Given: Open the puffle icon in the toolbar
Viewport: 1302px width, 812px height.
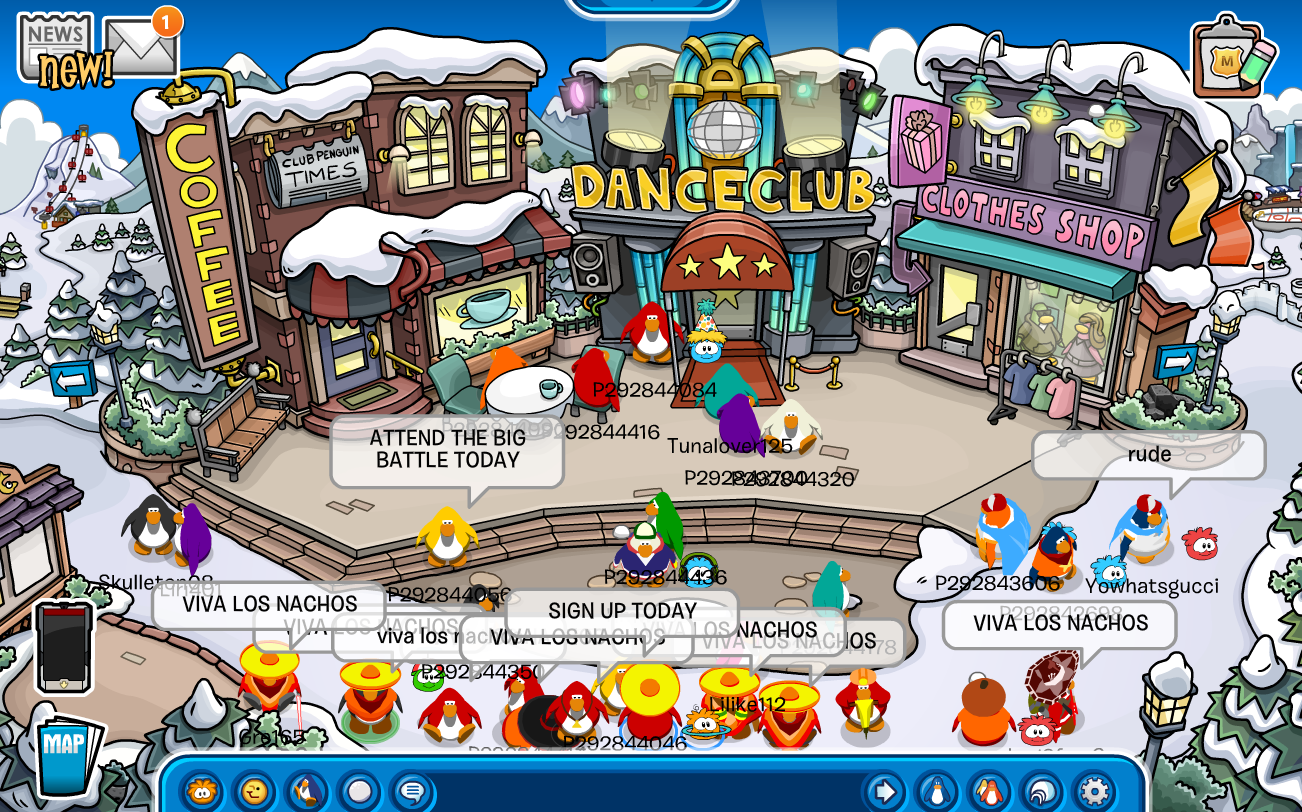Looking at the screenshot, I should 203,791.
